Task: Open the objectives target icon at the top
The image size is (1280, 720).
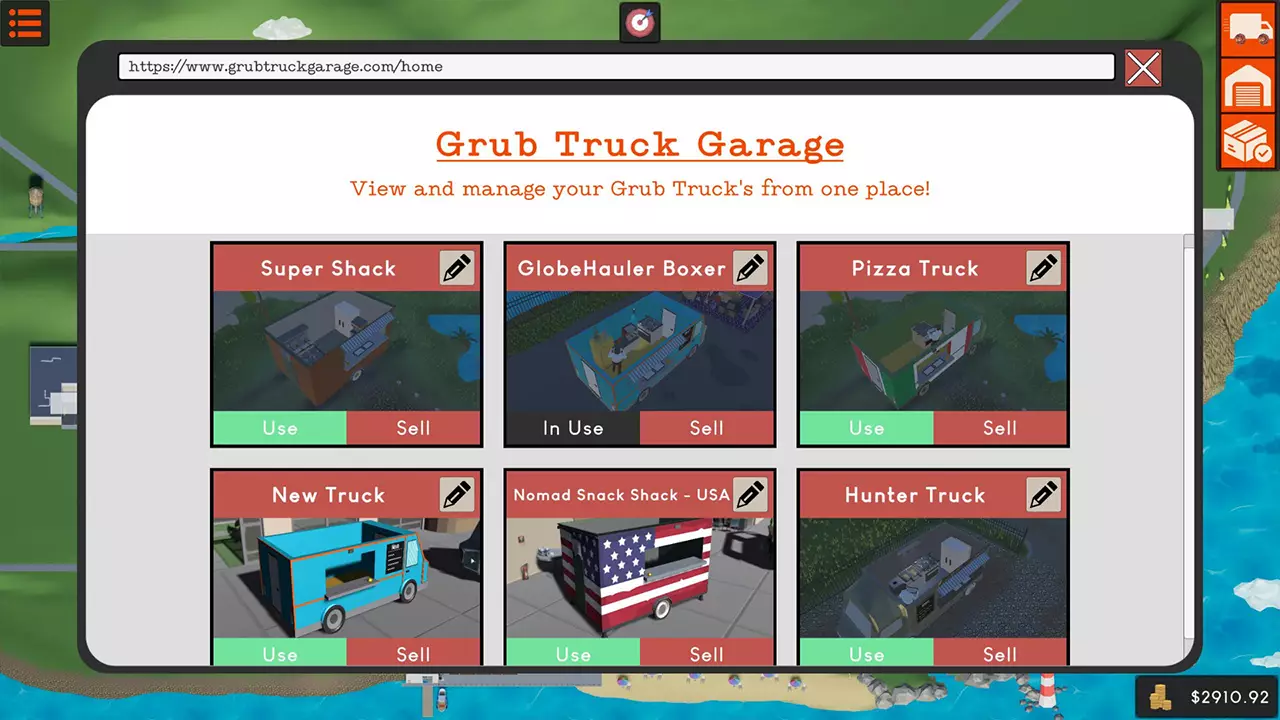Action: click(639, 20)
